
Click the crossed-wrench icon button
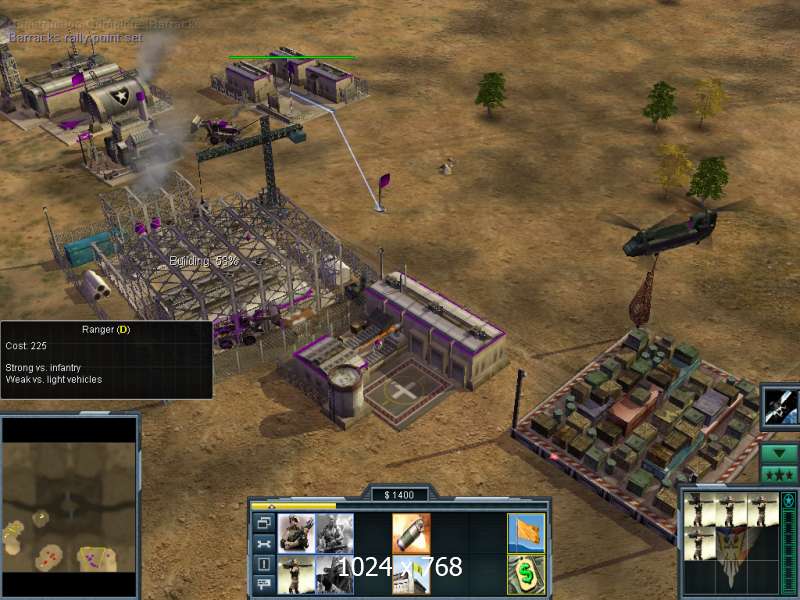tap(264, 544)
